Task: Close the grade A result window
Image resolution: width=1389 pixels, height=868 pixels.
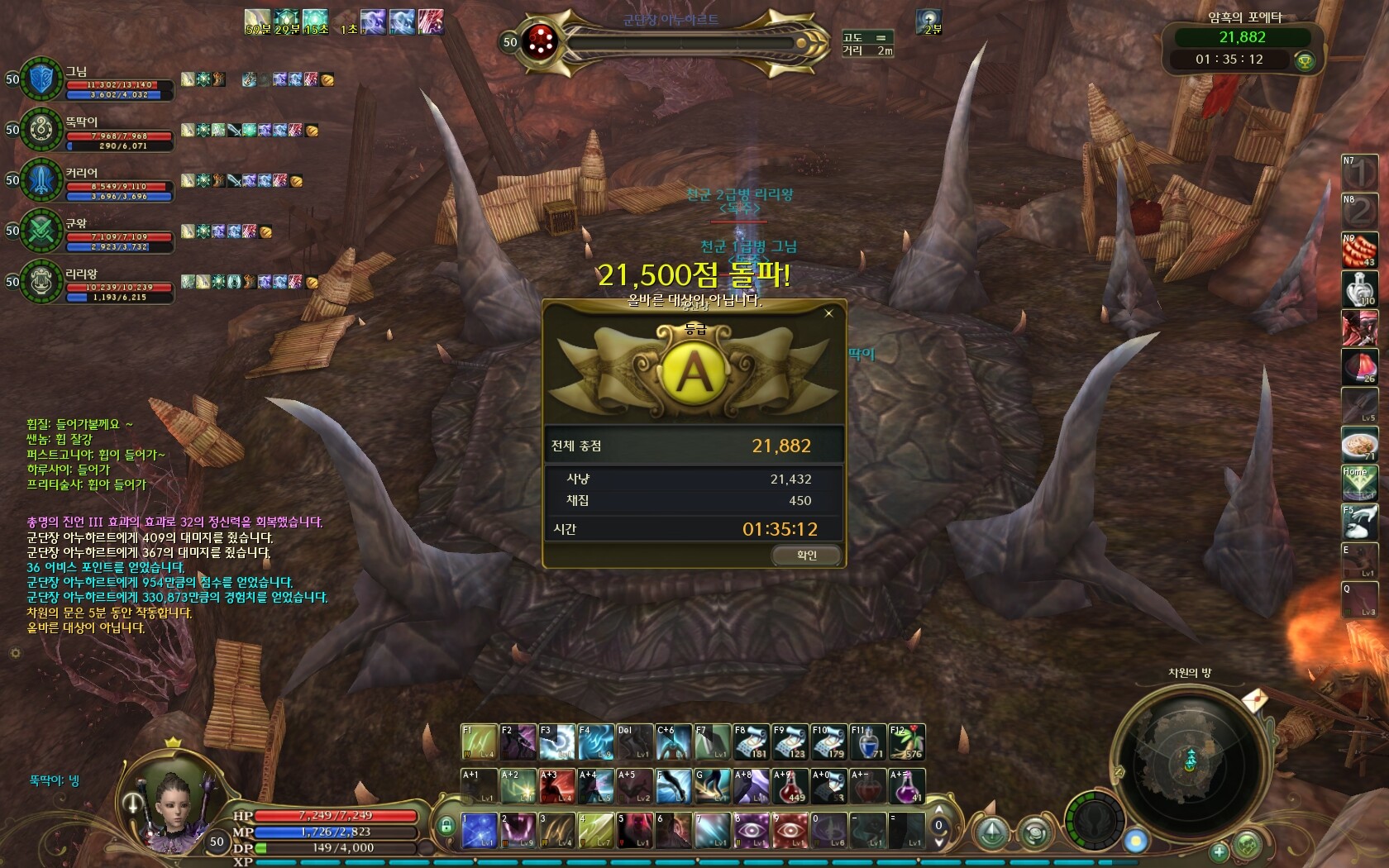Action: click(828, 313)
